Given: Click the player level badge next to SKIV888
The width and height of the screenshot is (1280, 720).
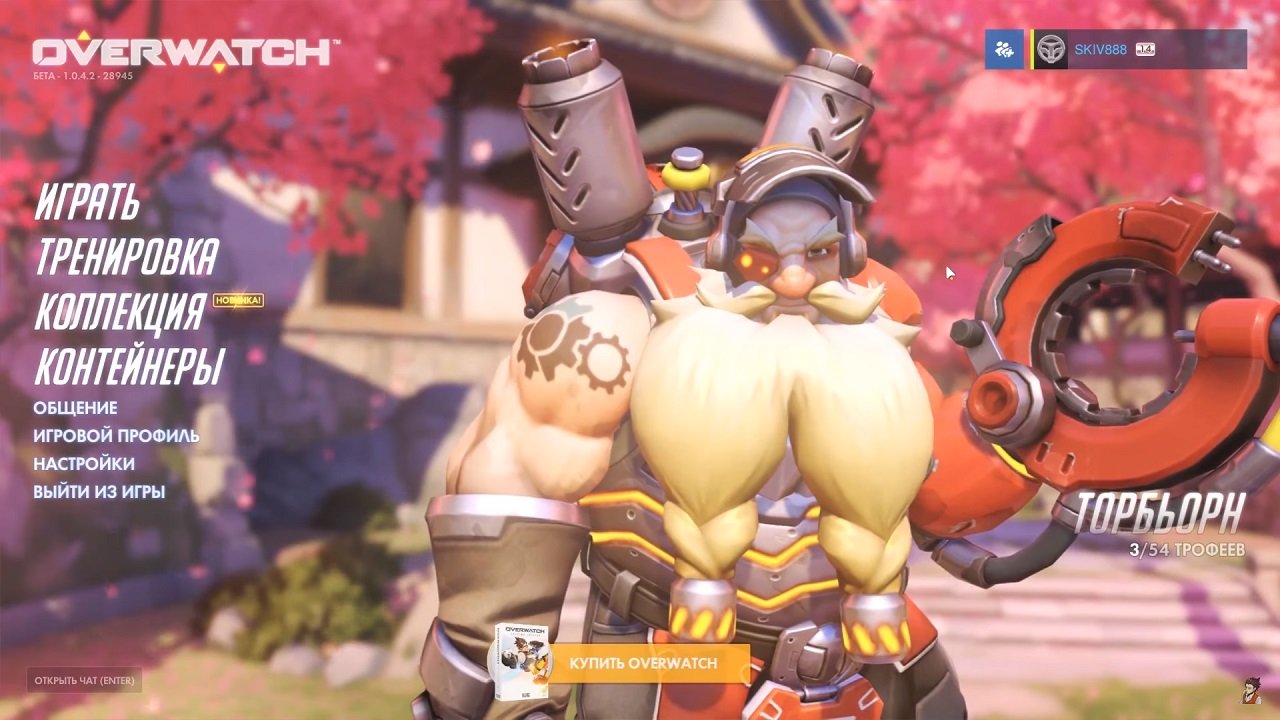Looking at the screenshot, I should point(1145,49).
